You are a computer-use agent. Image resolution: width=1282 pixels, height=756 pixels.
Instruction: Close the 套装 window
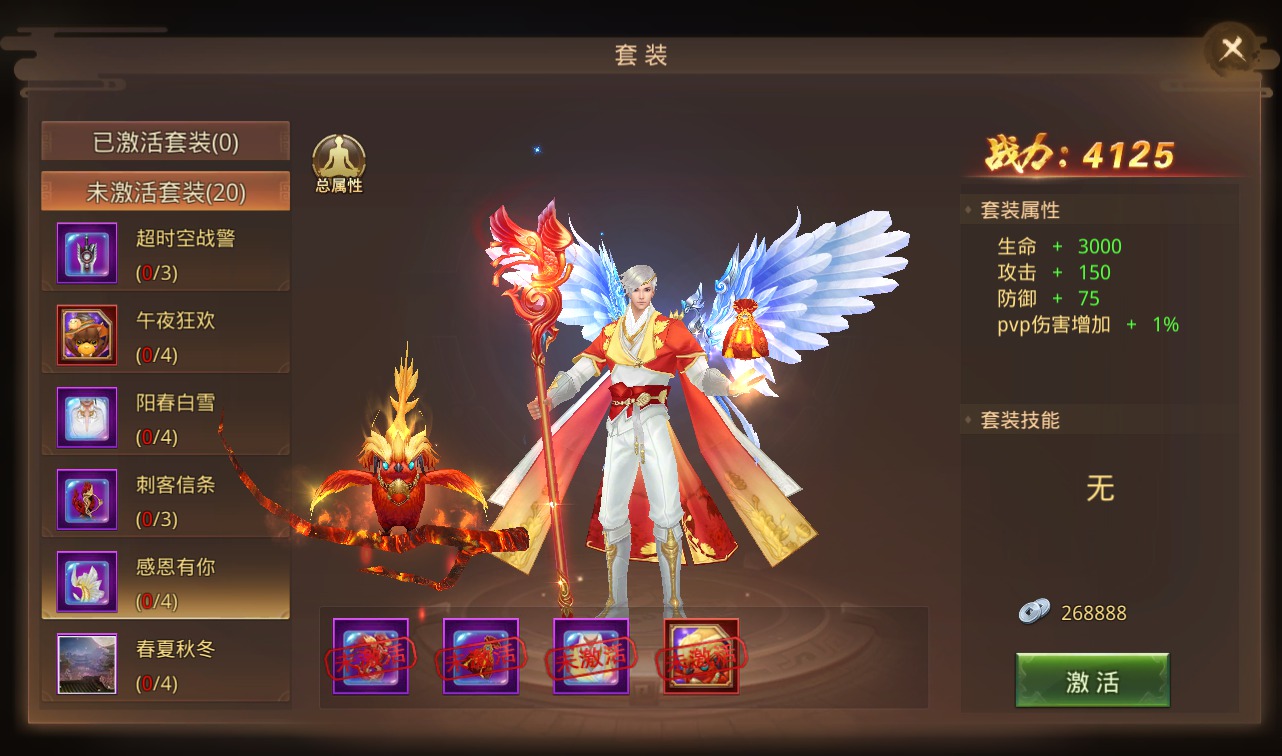point(1232,49)
